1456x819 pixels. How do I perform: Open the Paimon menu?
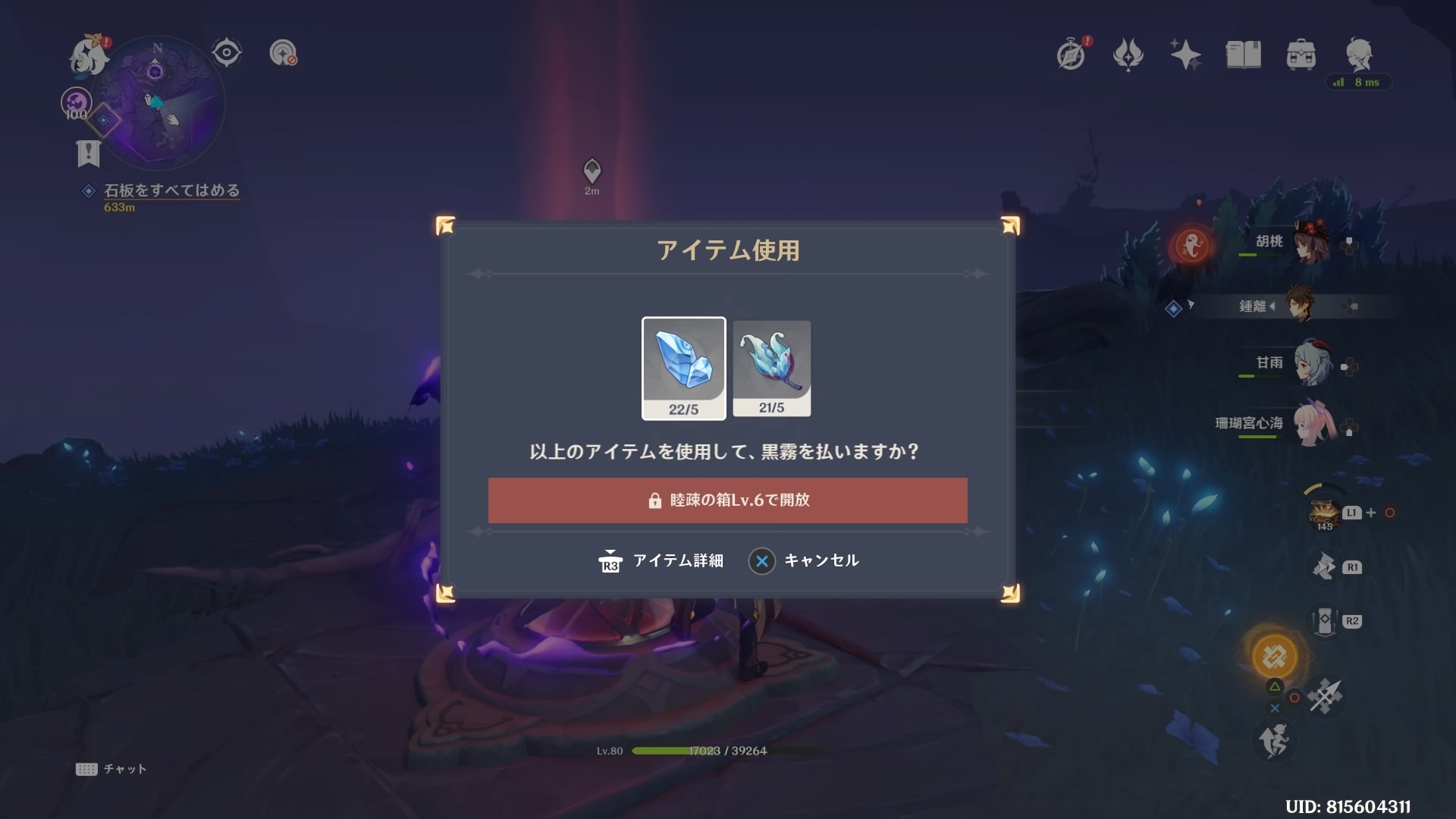[89, 53]
